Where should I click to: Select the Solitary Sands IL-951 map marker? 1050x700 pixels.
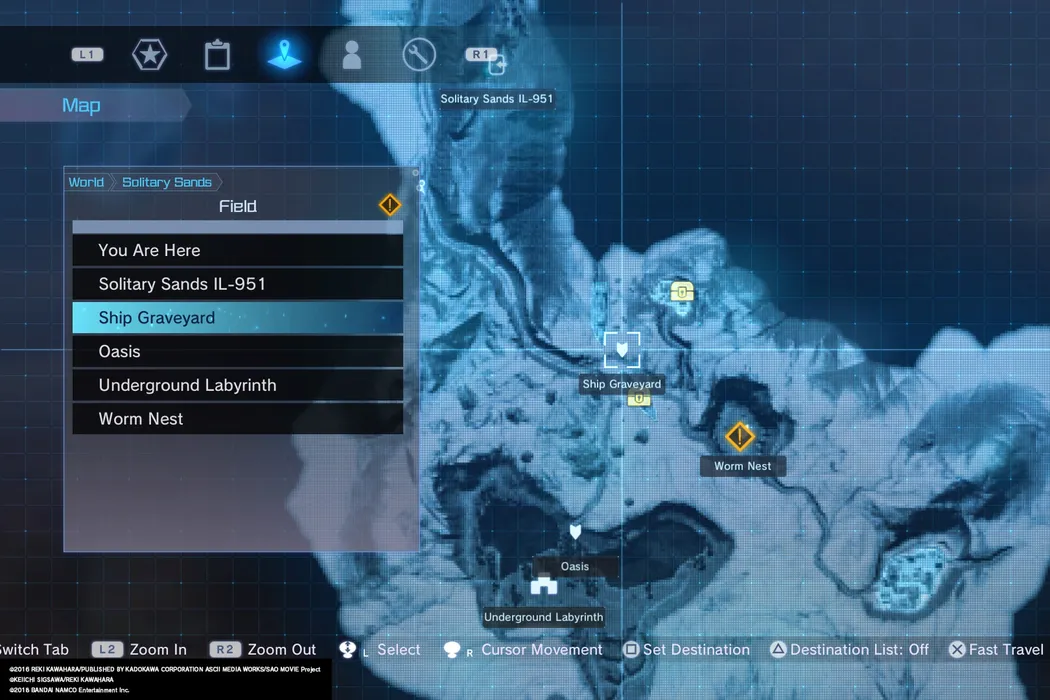[x=497, y=66]
